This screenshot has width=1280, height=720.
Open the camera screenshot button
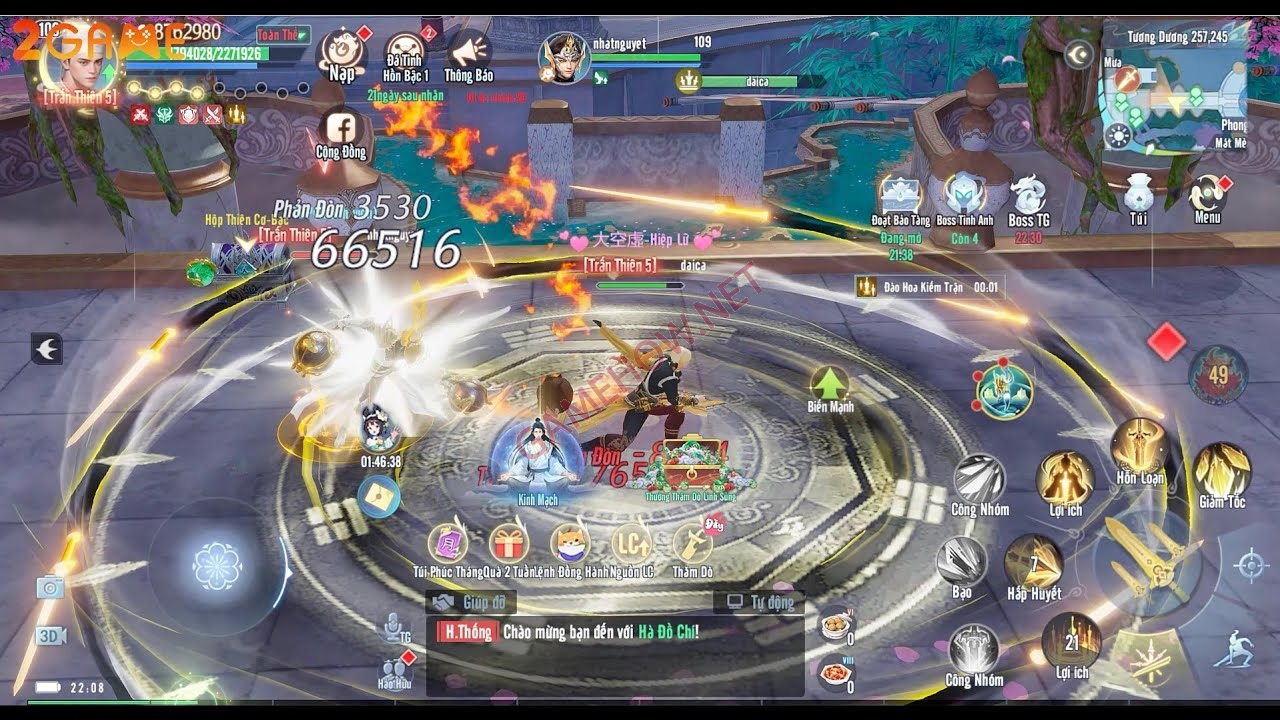[50, 587]
